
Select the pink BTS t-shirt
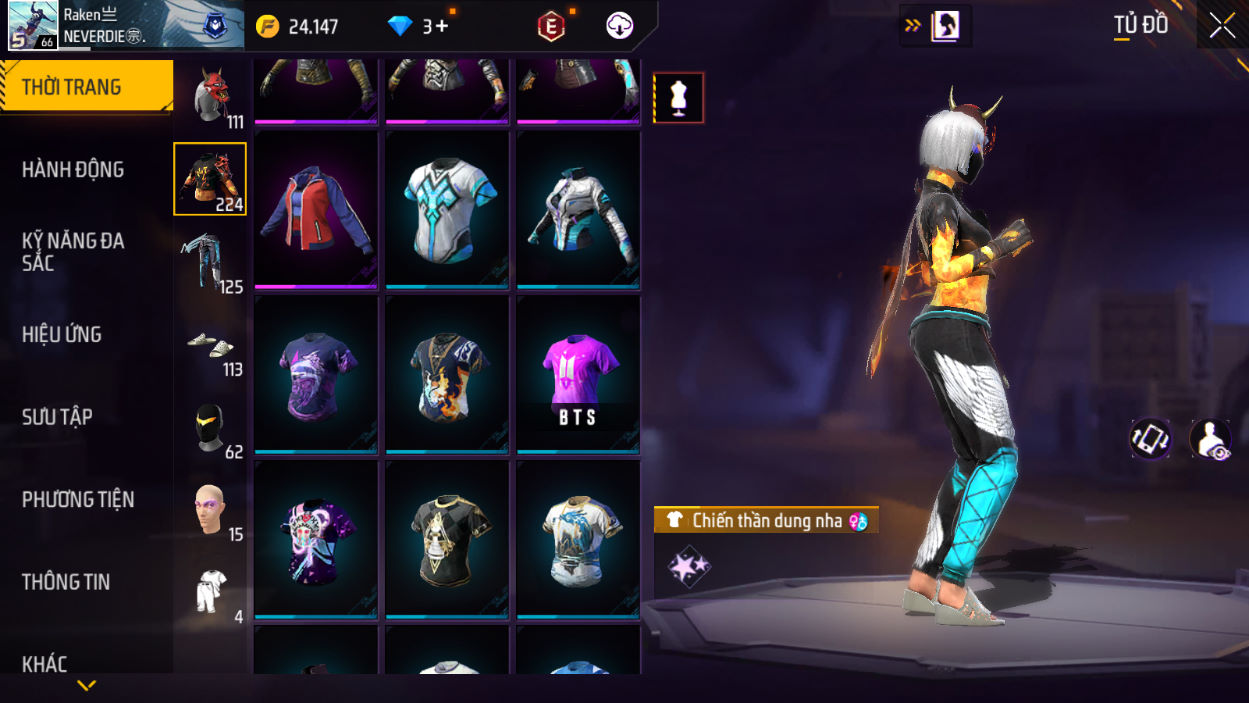point(578,374)
